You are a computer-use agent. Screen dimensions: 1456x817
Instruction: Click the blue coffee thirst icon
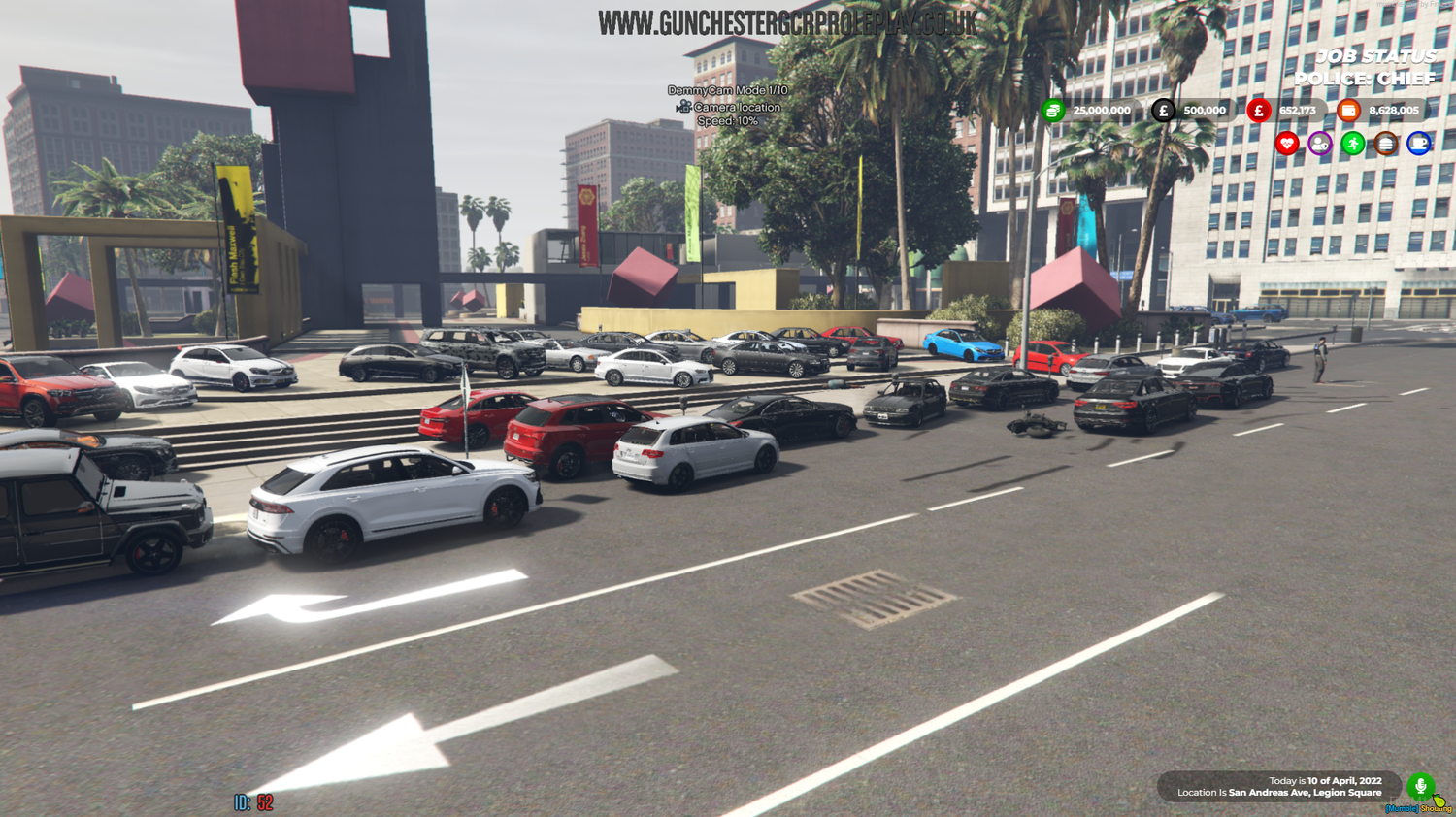pos(1418,144)
